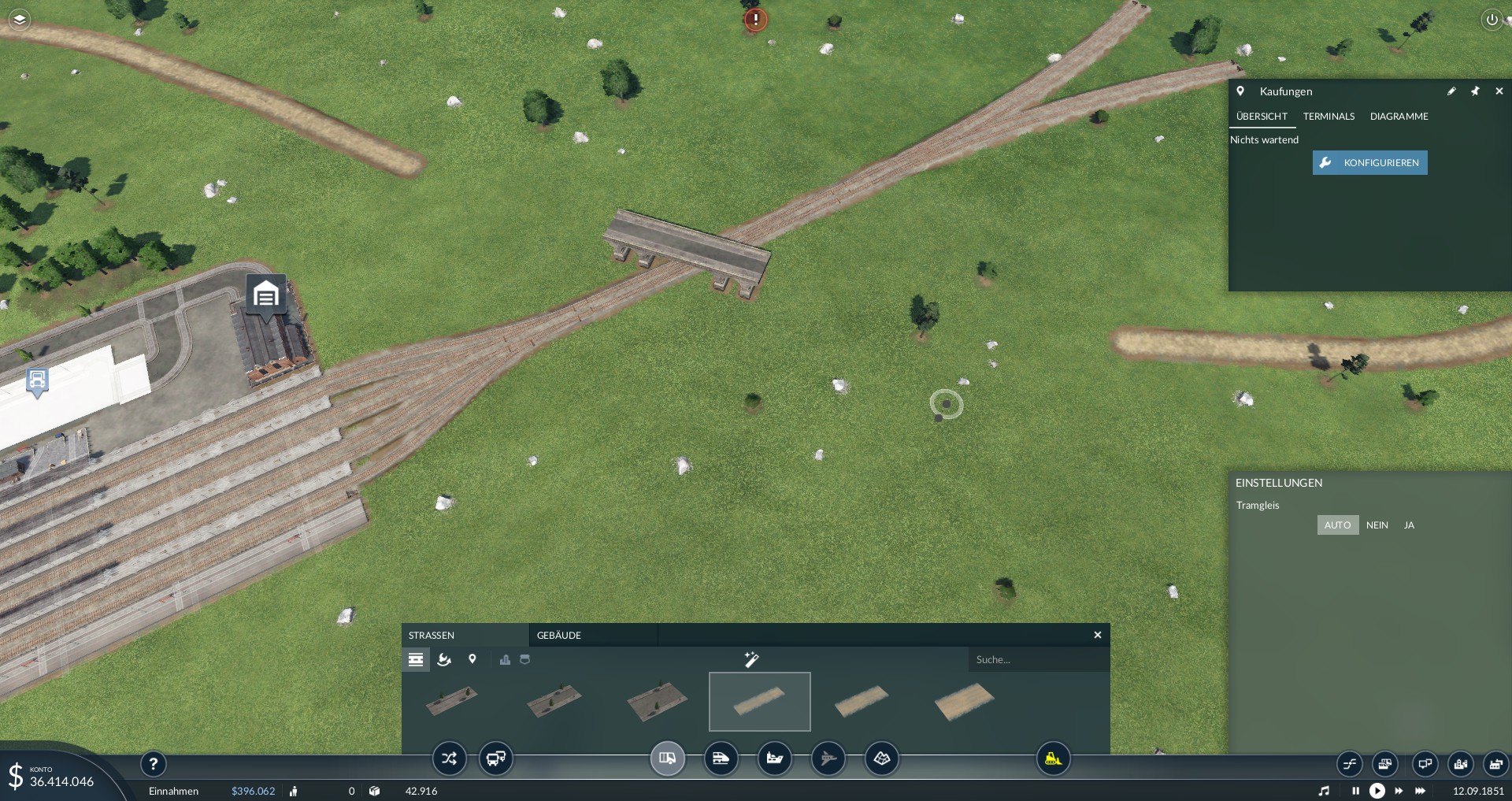The height and width of the screenshot is (801, 1512).
Task: Click the power button to quit menu
Action: 1492,20
